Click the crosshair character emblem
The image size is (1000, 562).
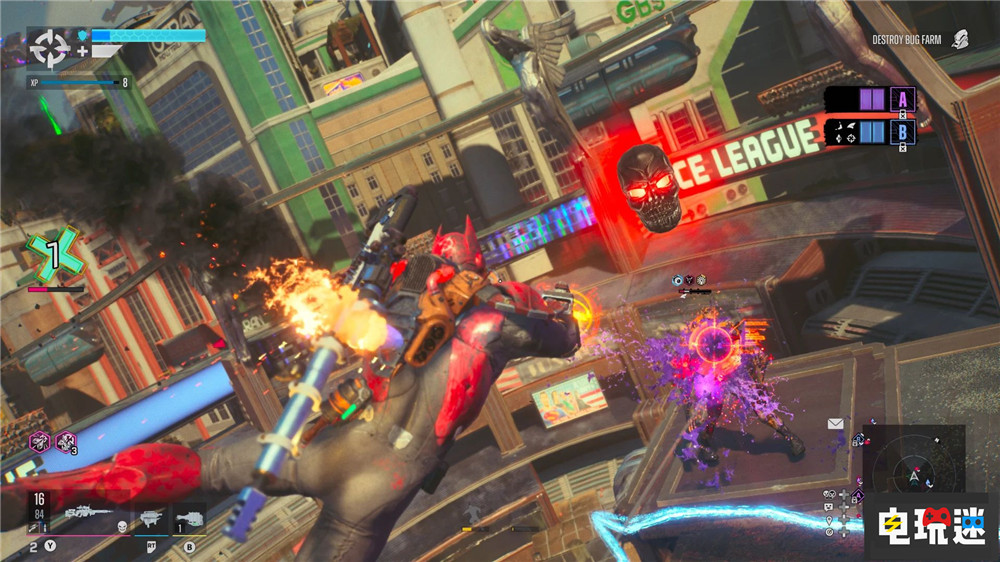pos(50,45)
